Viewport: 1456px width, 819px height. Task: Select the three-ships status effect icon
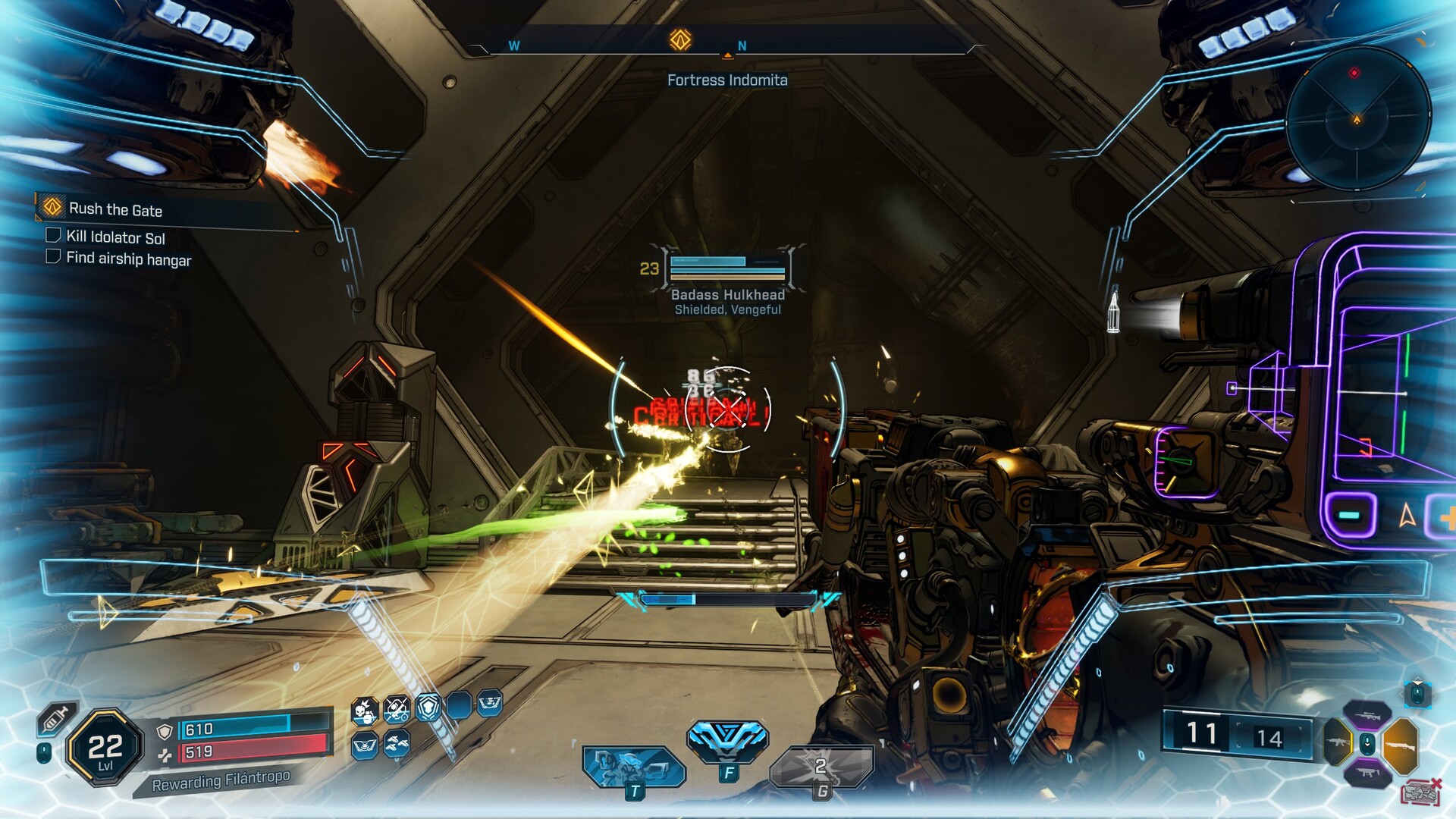tap(397, 745)
